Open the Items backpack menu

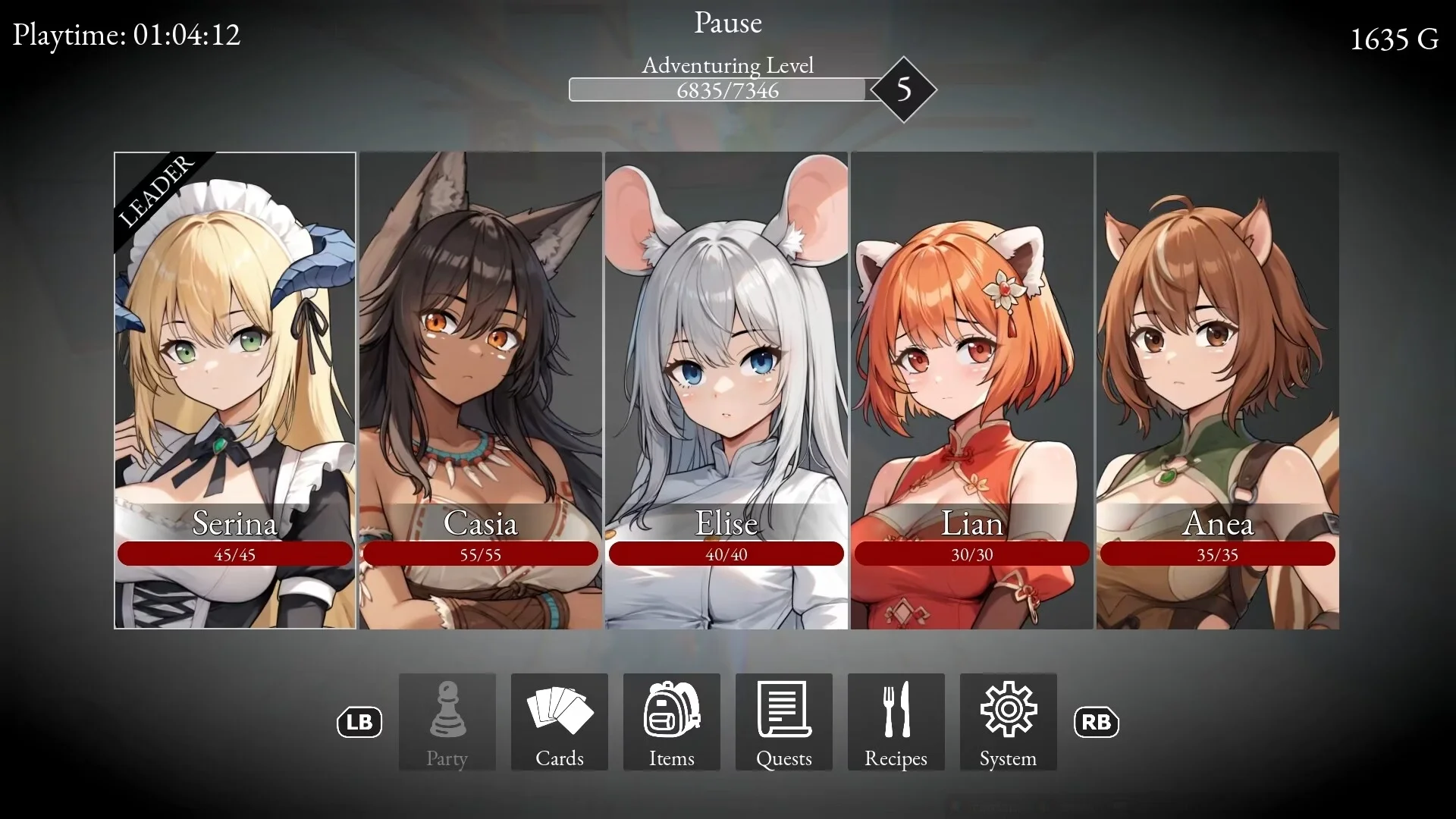point(672,722)
